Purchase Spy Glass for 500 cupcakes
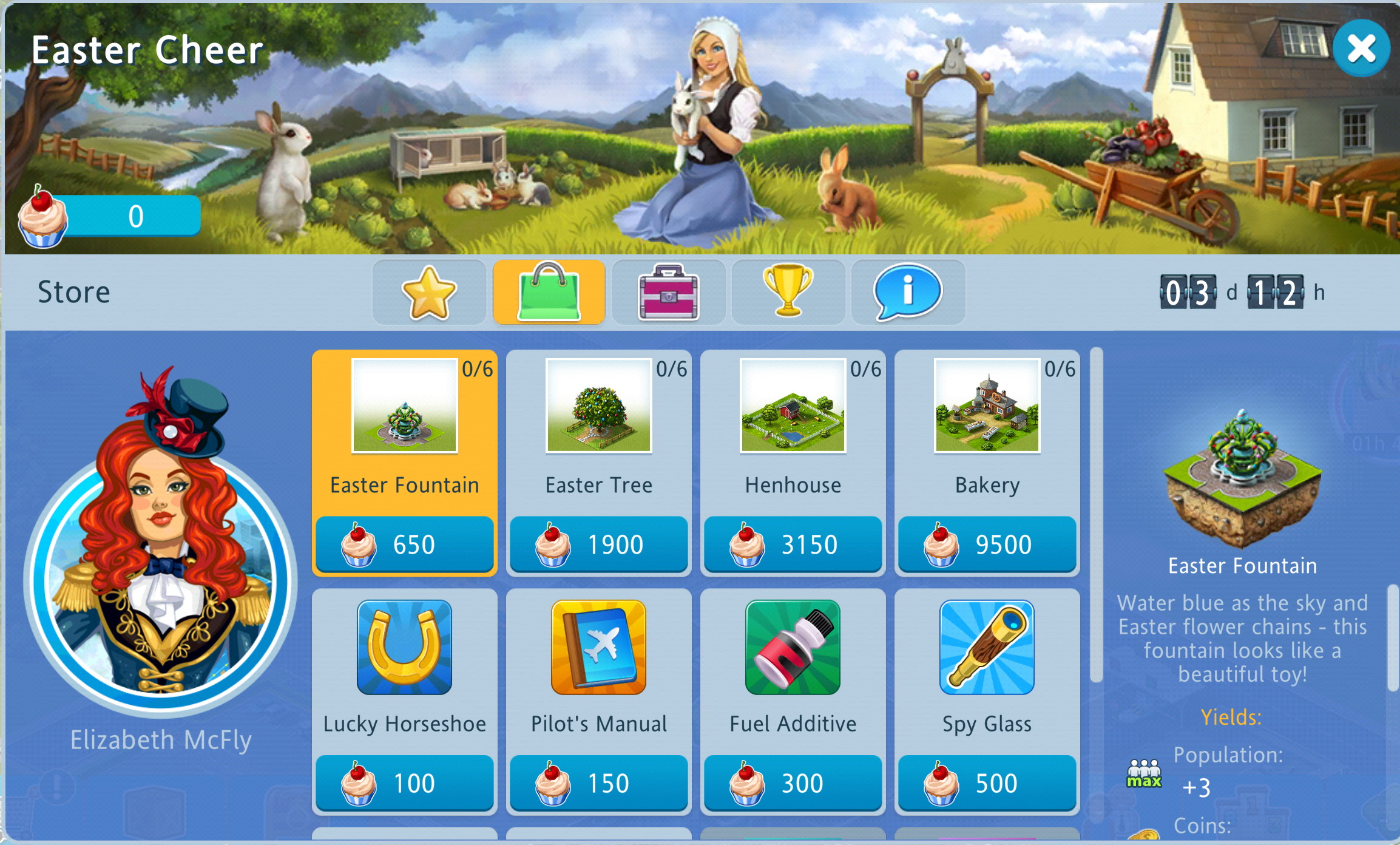The image size is (1400, 845). (987, 782)
